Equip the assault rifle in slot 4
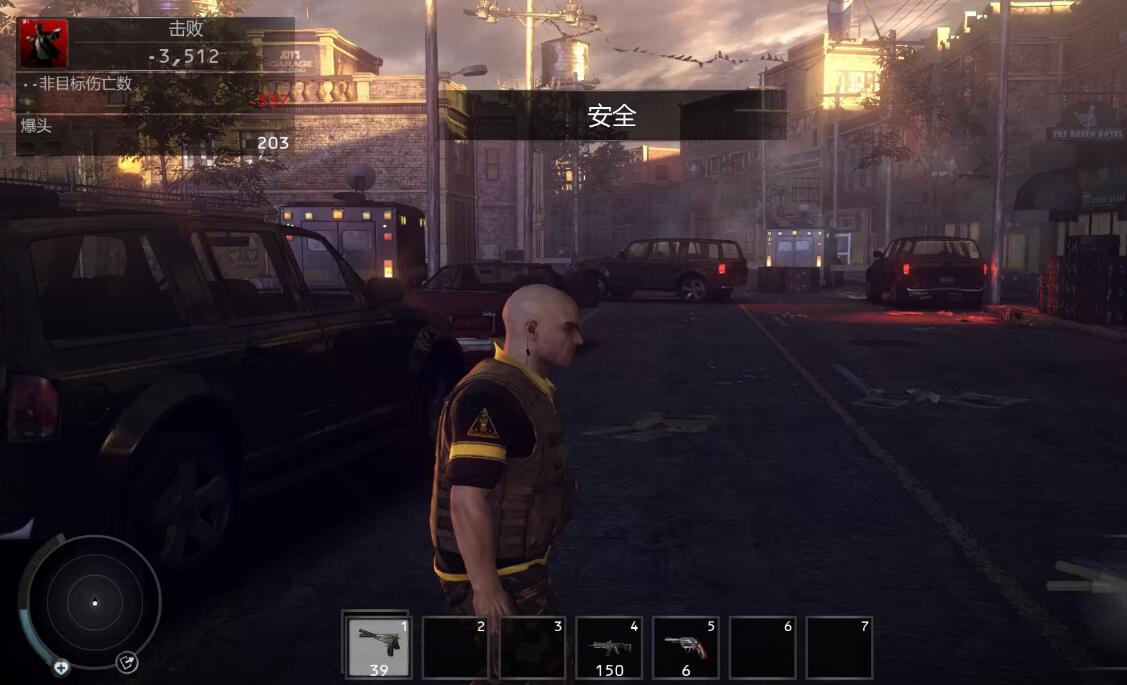 609,647
